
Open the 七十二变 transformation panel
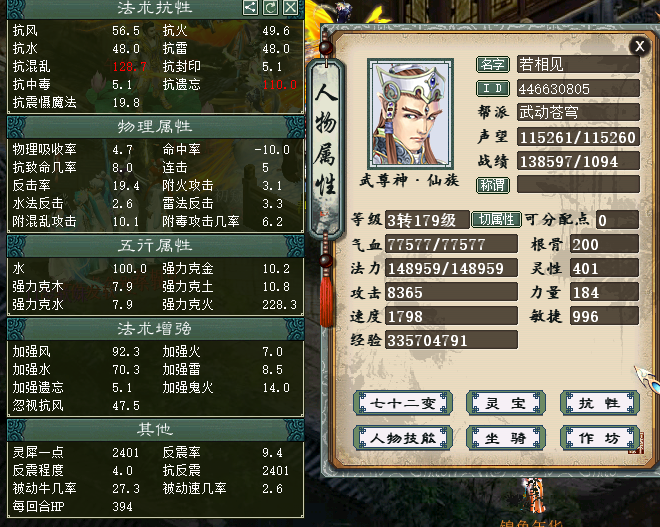pos(399,403)
